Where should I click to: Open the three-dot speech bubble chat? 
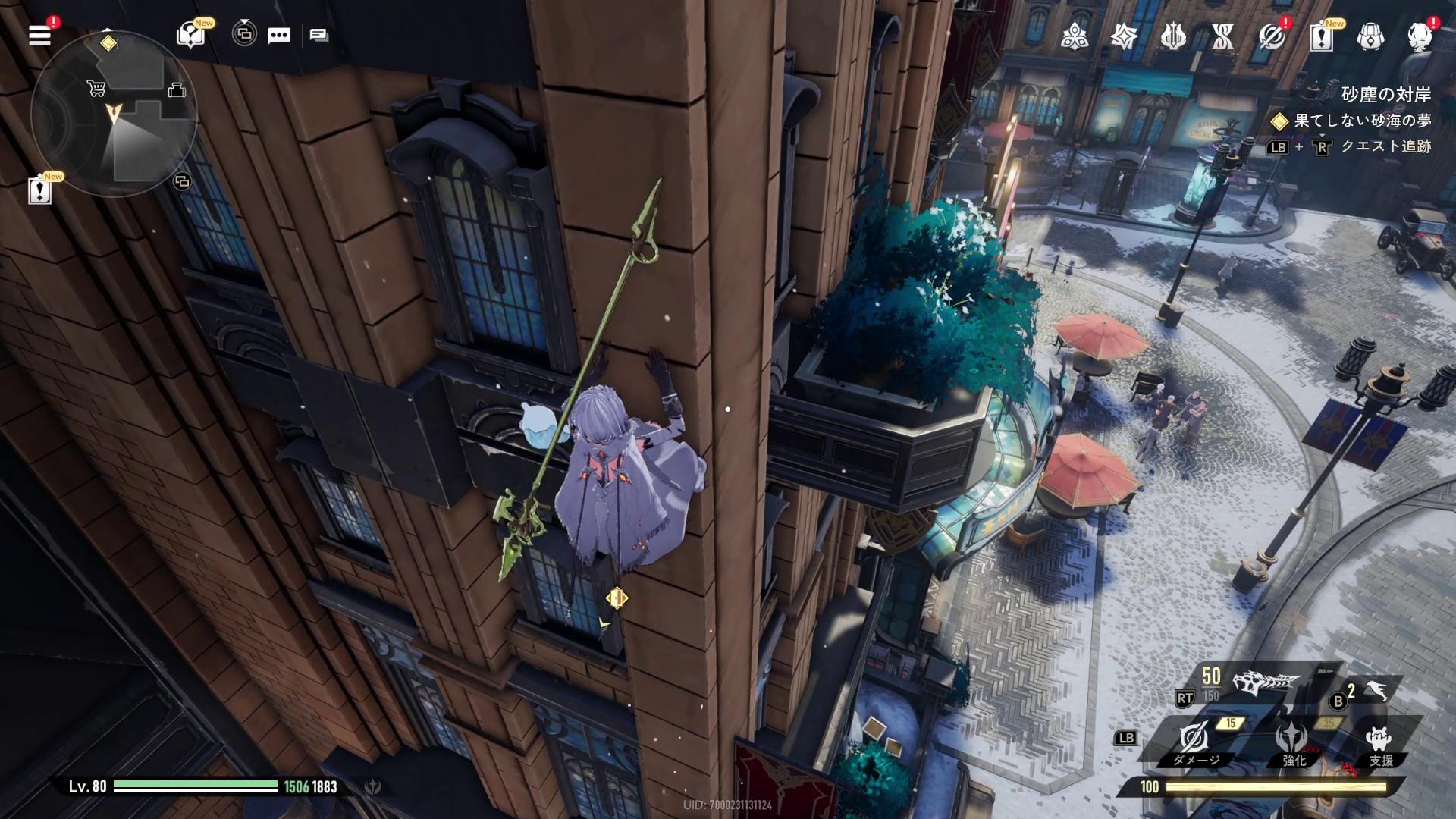(279, 36)
